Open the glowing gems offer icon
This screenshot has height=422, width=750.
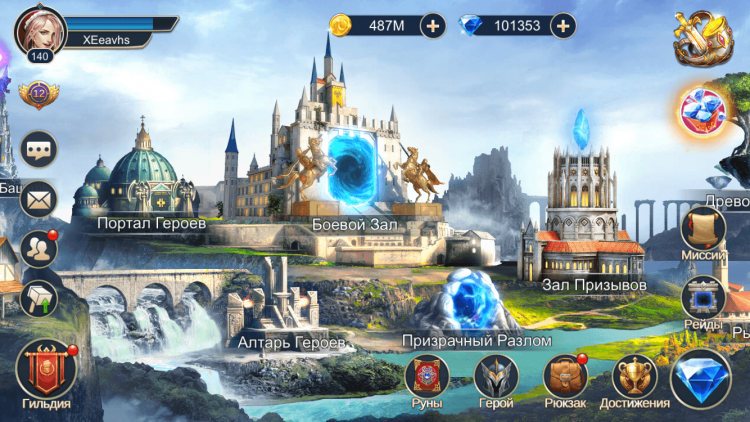click(702, 112)
